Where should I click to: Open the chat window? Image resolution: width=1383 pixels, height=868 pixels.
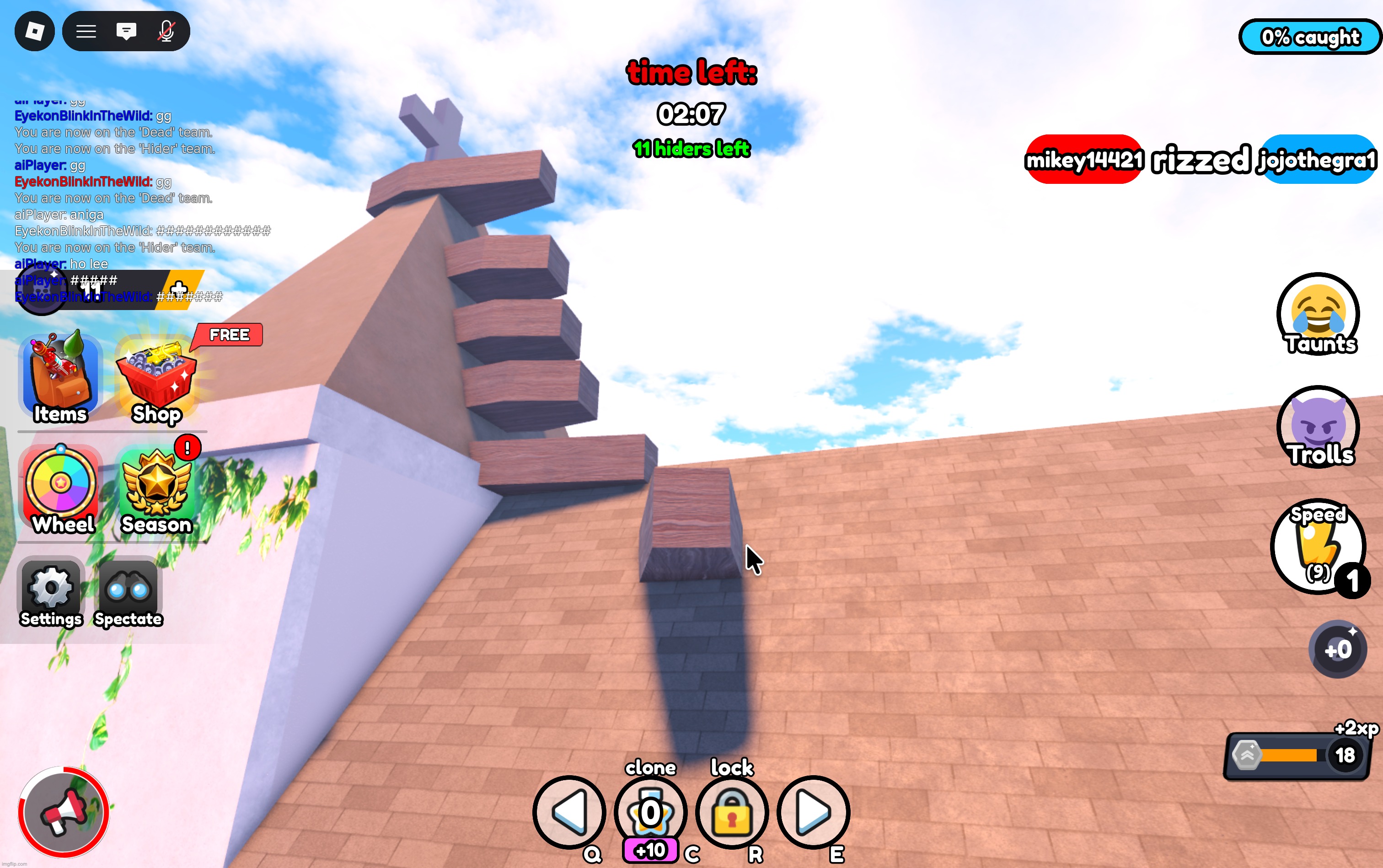point(126,31)
